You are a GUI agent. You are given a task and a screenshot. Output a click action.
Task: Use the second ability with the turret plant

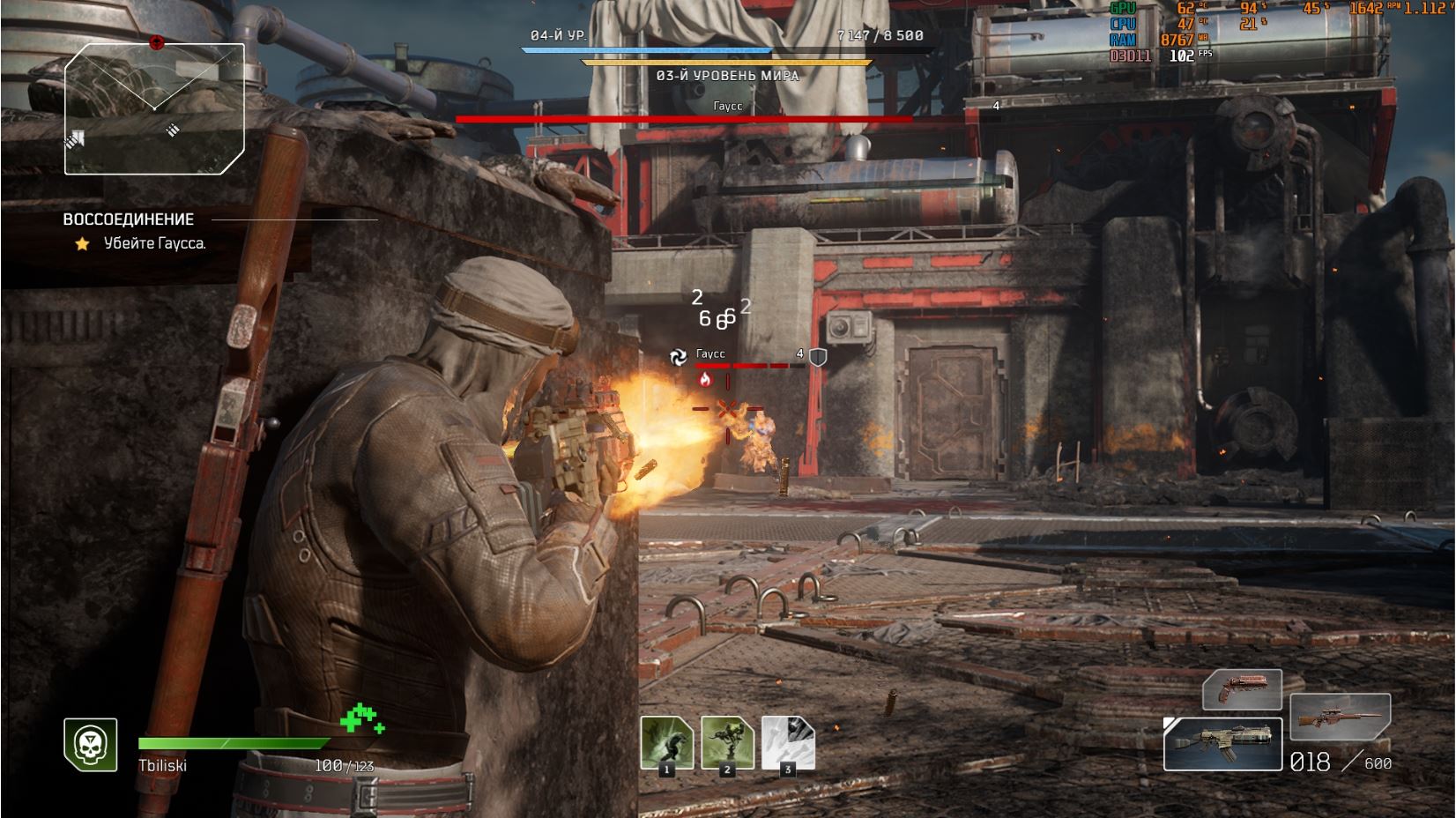coord(727,741)
